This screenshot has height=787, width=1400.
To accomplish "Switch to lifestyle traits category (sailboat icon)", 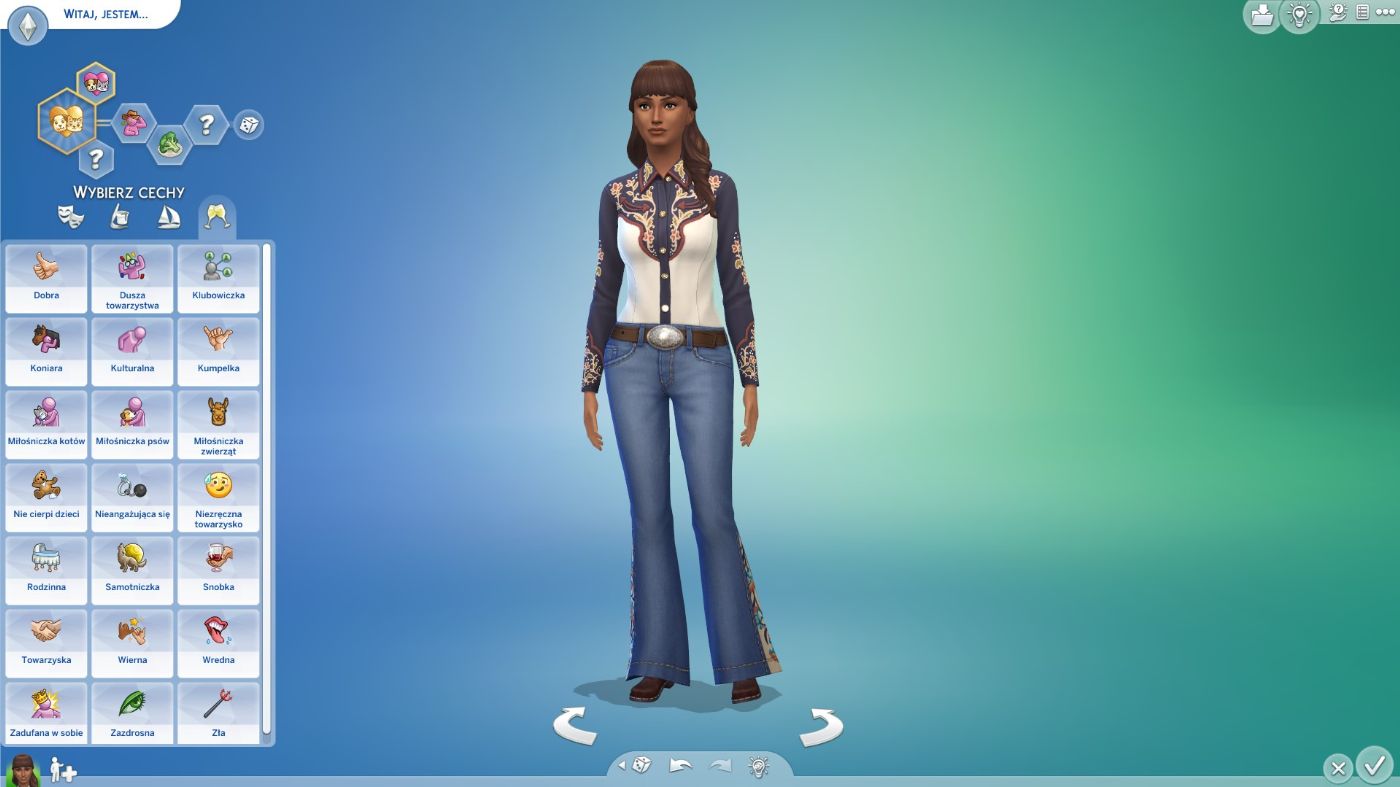I will tap(170, 215).
